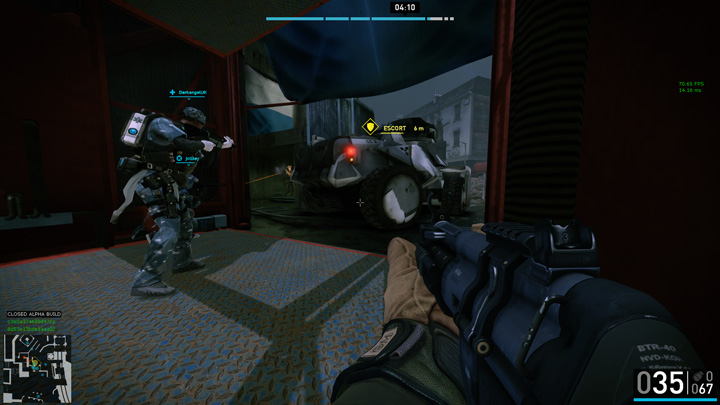
Task: Click the DarkangelUK teammate name tag
Action: point(191,92)
